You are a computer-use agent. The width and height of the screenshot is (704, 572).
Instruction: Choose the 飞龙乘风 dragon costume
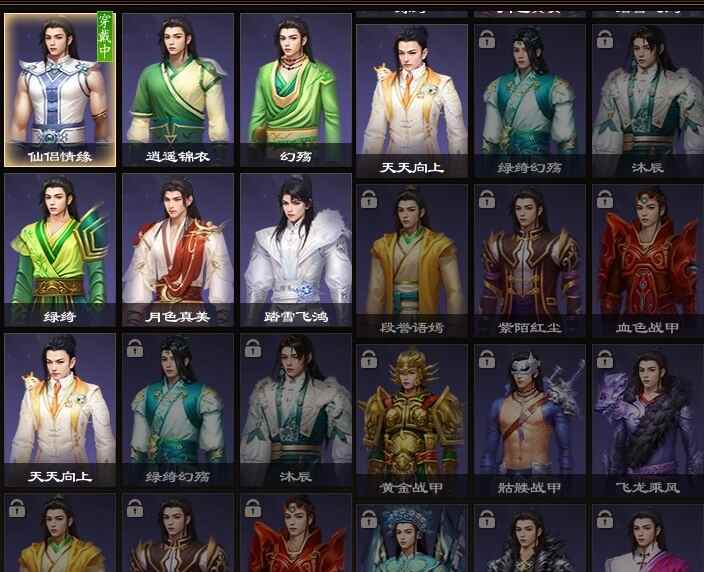[x=647, y=419]
